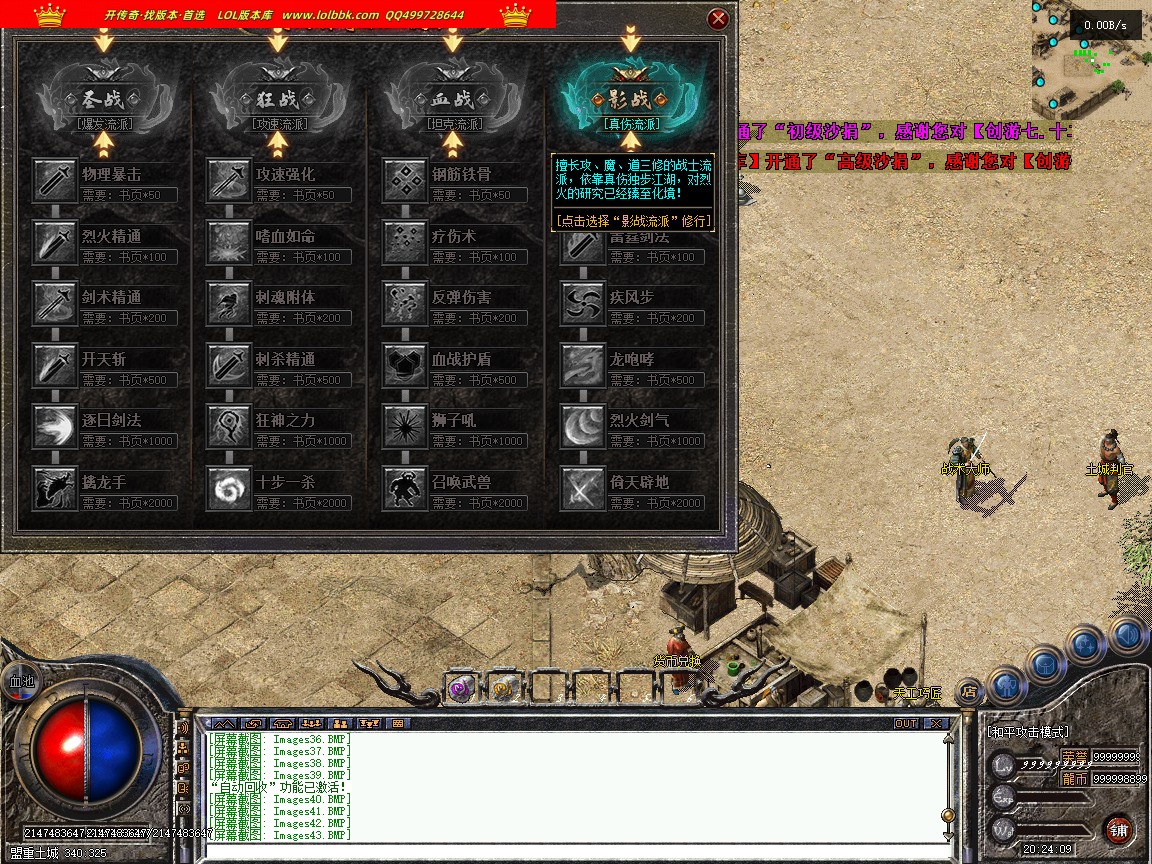Click the OUT button on chat bar

pyautogui.click(x=905, y=723)
